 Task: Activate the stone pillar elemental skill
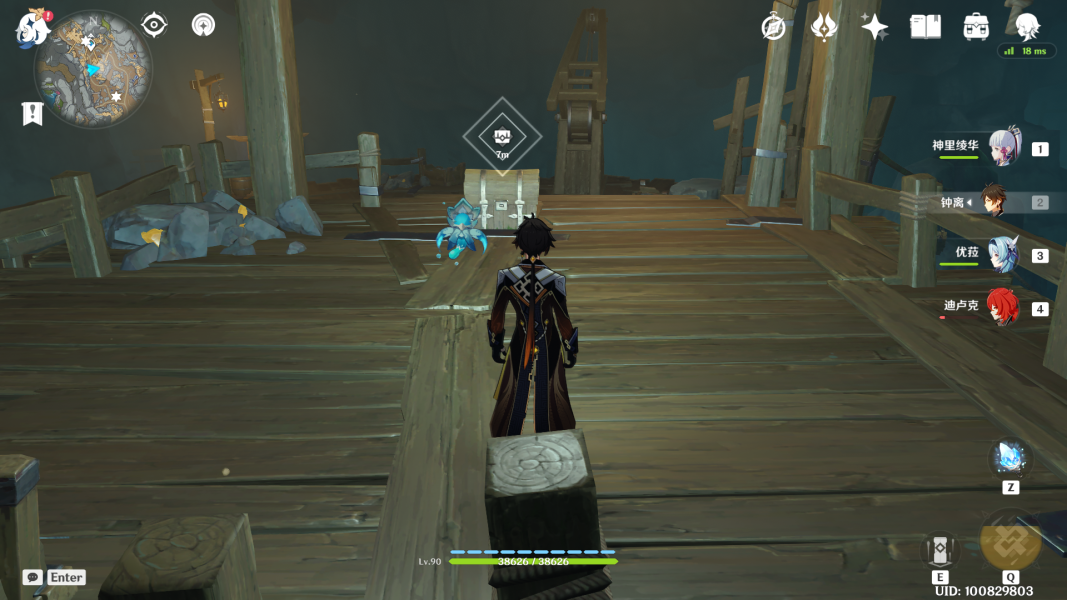coord(940,549)
